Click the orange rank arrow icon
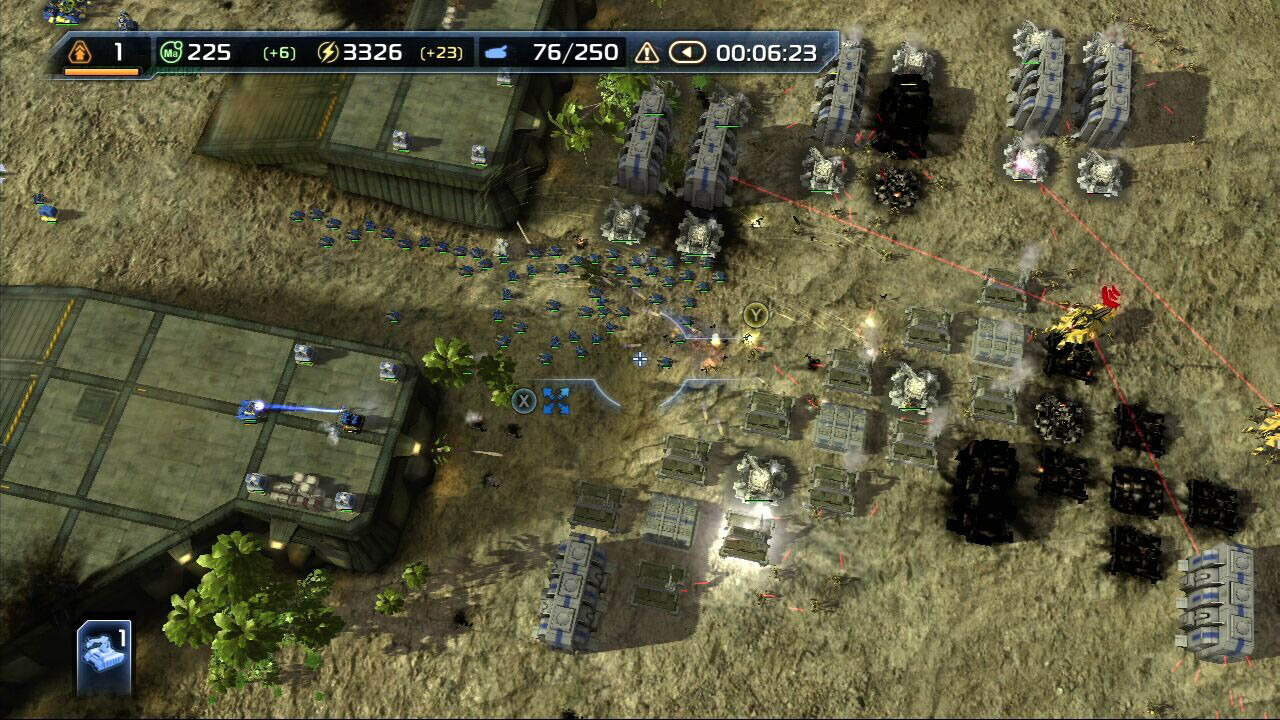The width and height of the screenshot is (1280, 720). point(82,52)
